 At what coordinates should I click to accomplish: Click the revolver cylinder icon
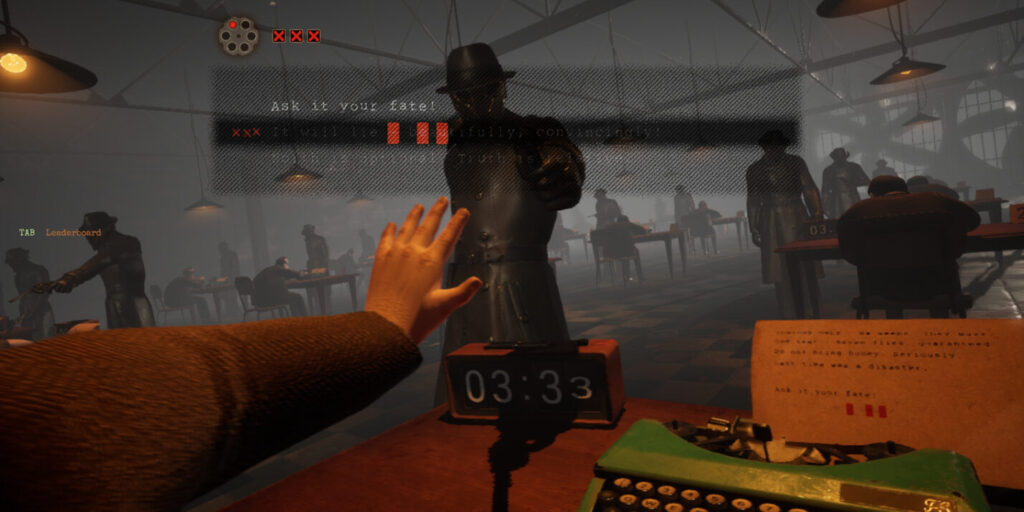point(238,37)
